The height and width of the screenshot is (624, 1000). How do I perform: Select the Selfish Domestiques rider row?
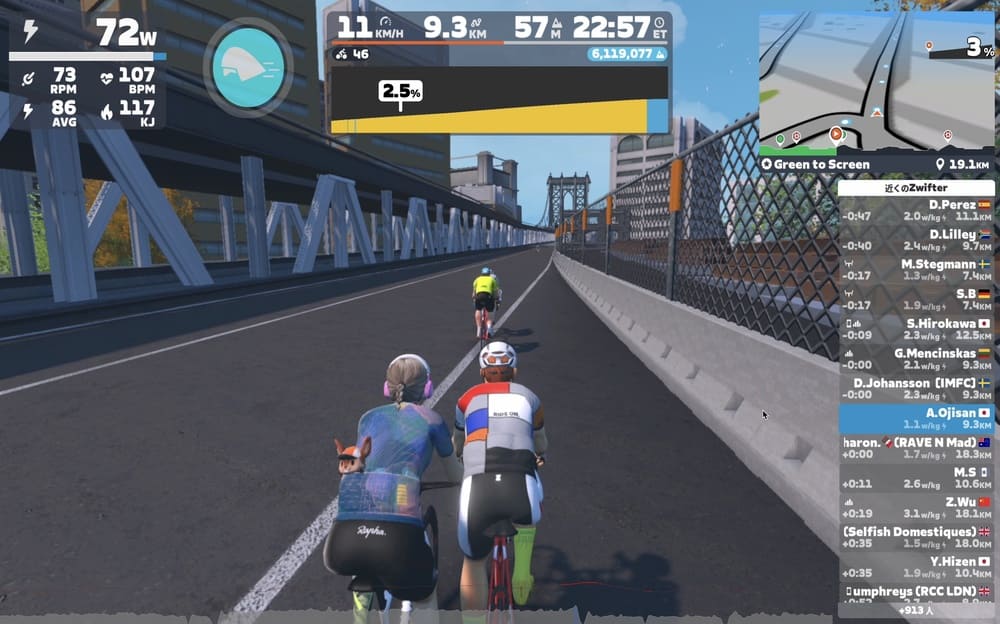(916, 537)
